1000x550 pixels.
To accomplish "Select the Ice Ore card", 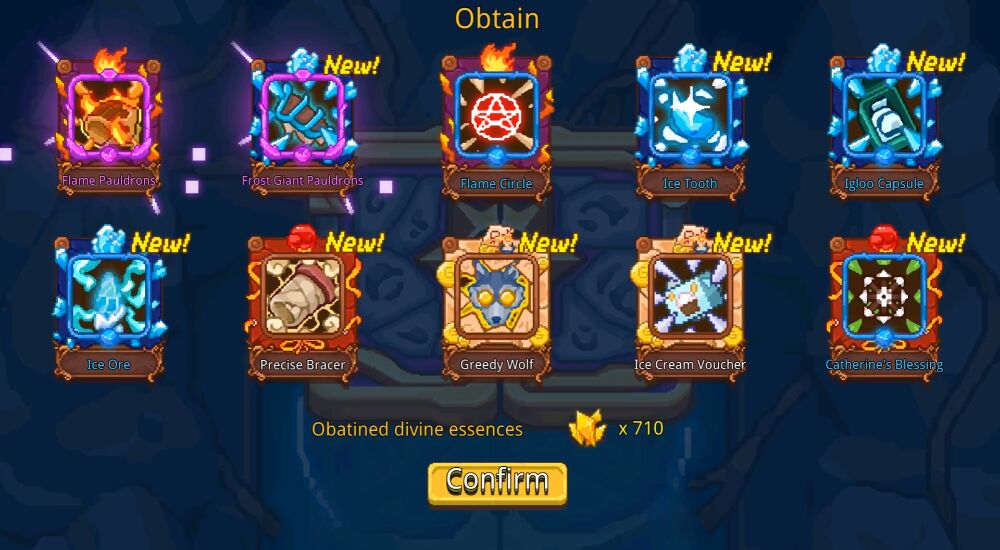I will point(106,298).
